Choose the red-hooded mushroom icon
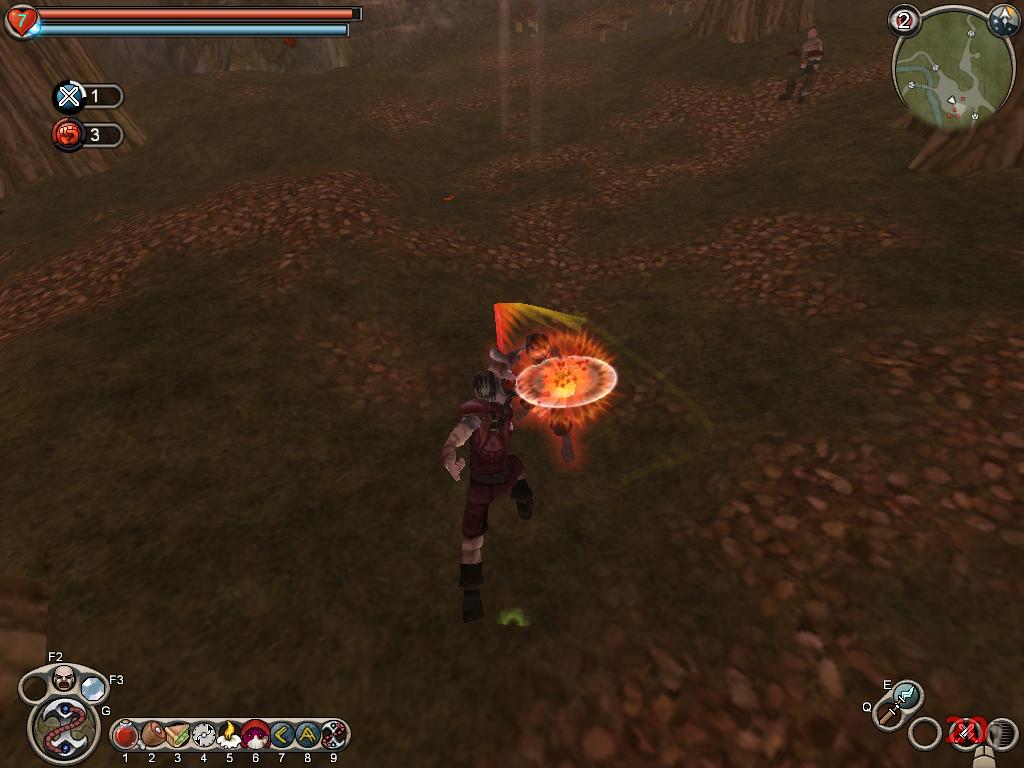1024x768 pixels. (x=255, y=736)
